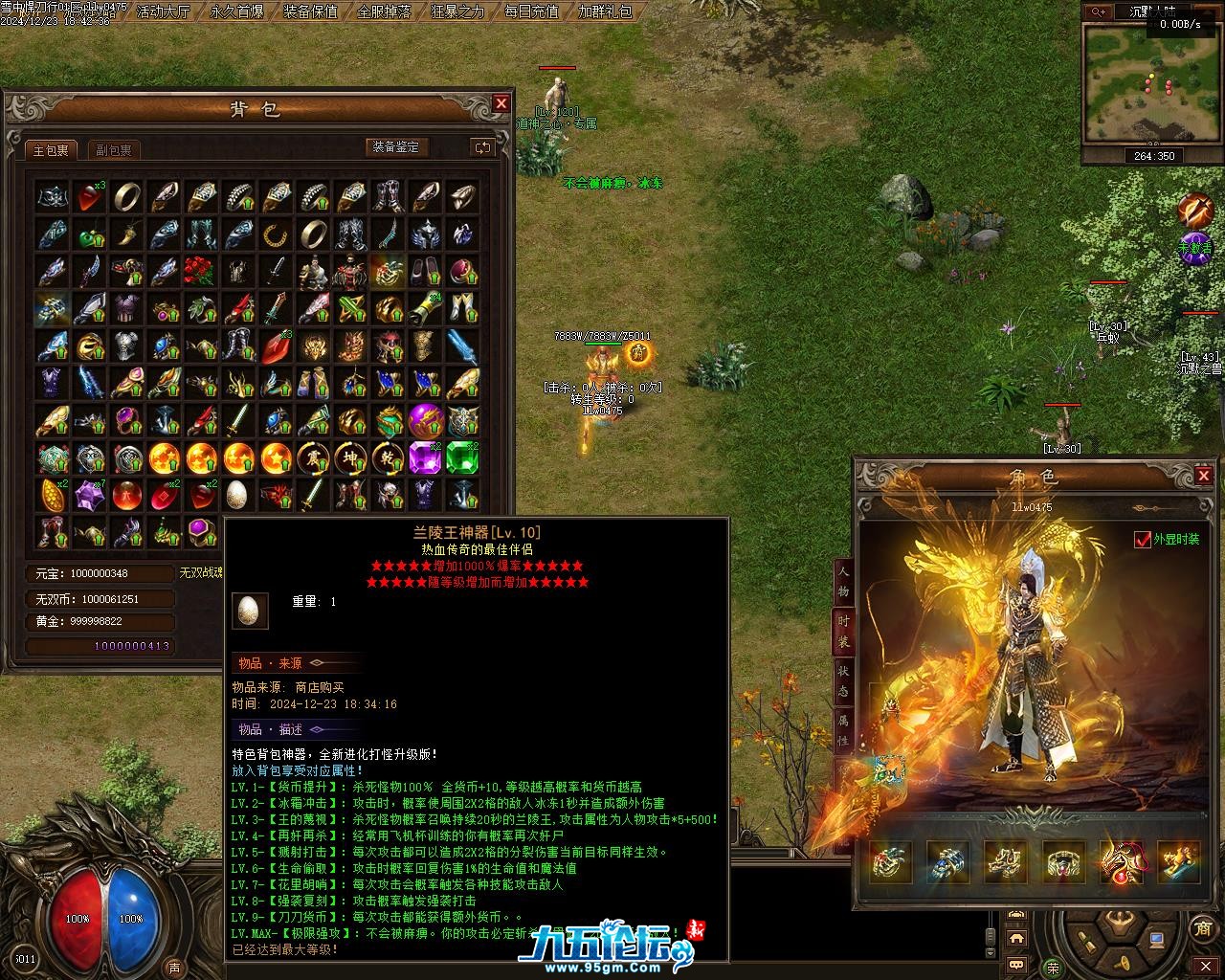
Task: Open 每日充值 daily recharge menu
Action: click(x=532, y=11)
